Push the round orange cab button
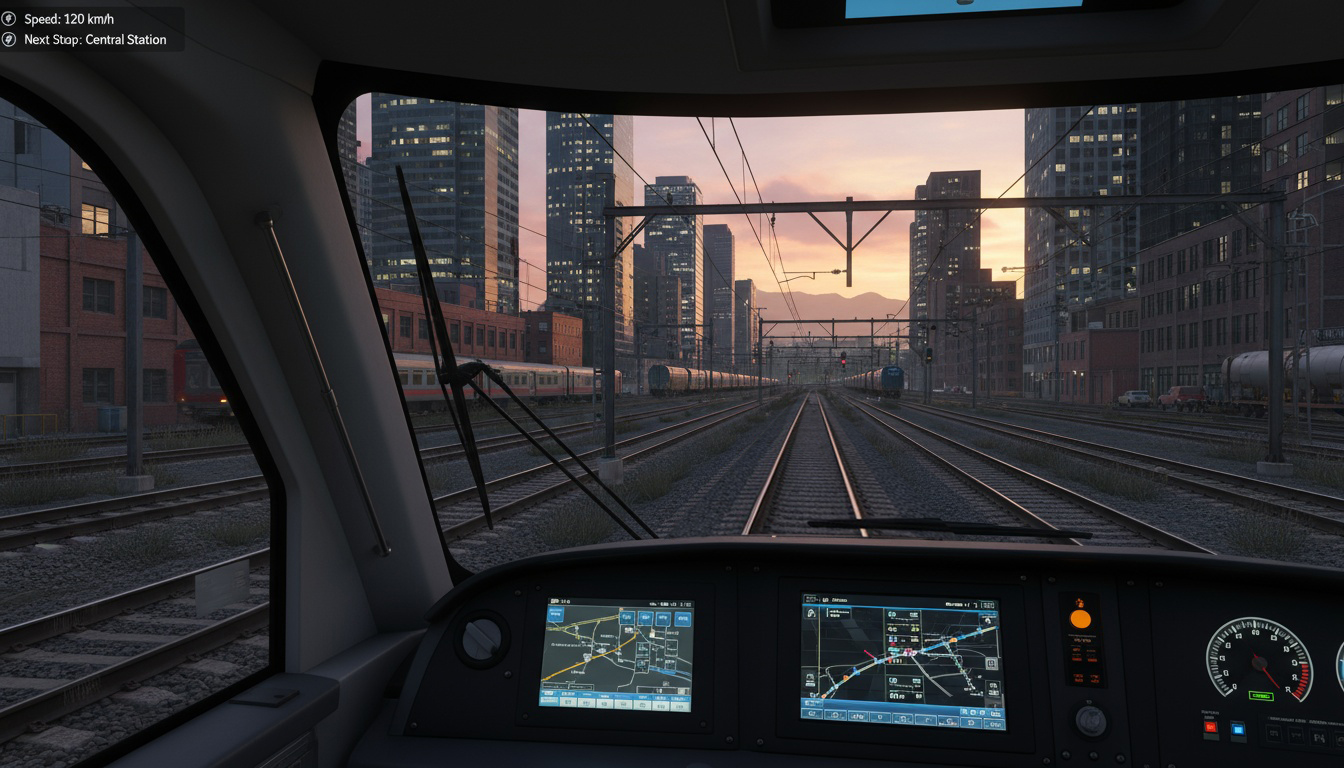The height and width of the screenshot is (768, 1344). coord(1080,618)
